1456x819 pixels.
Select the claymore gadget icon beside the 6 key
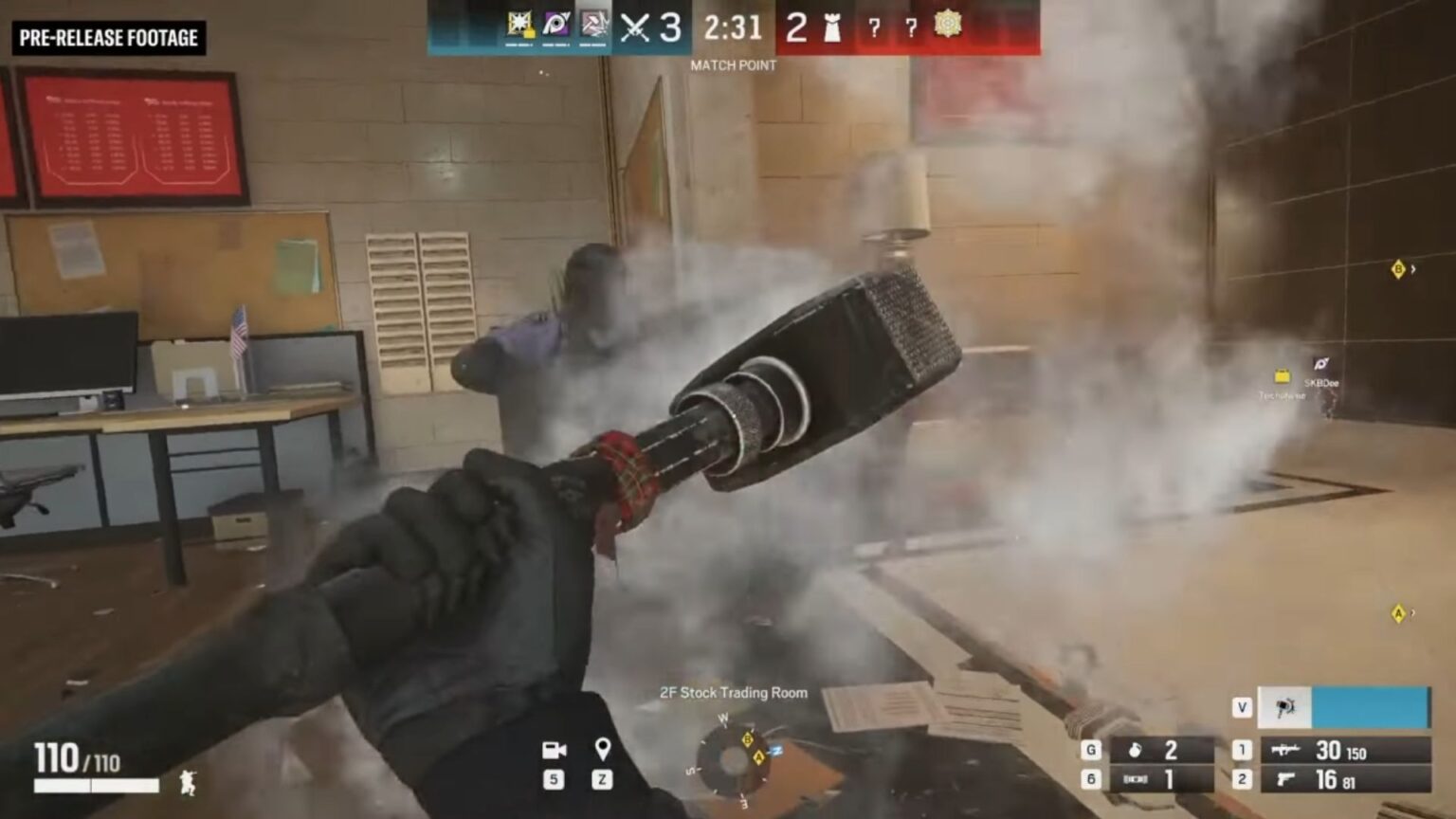(x=1136, y=779)
